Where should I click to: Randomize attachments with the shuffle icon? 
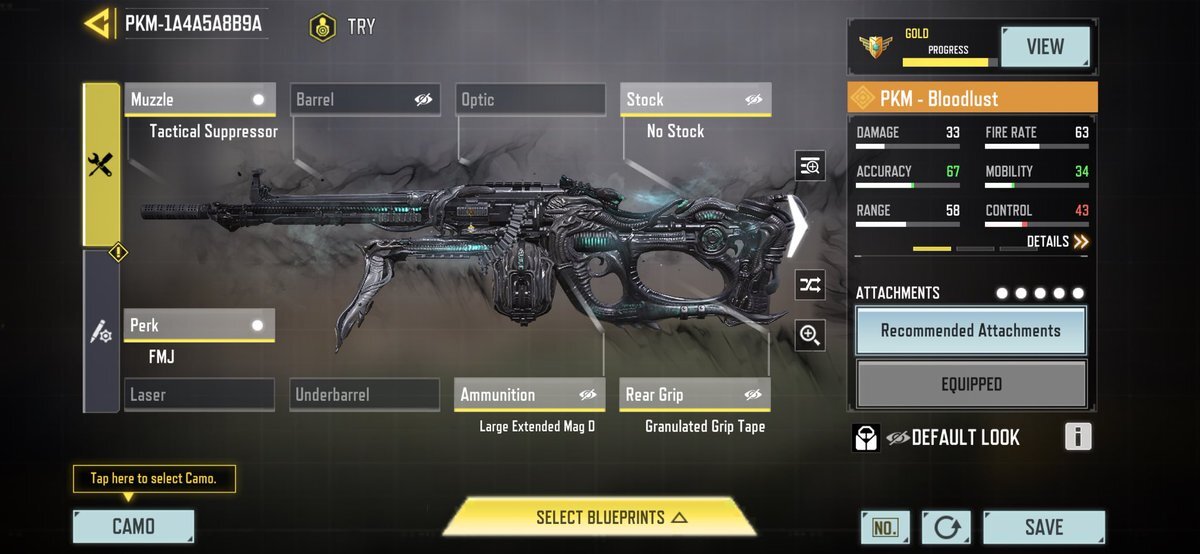pos(810,285)
